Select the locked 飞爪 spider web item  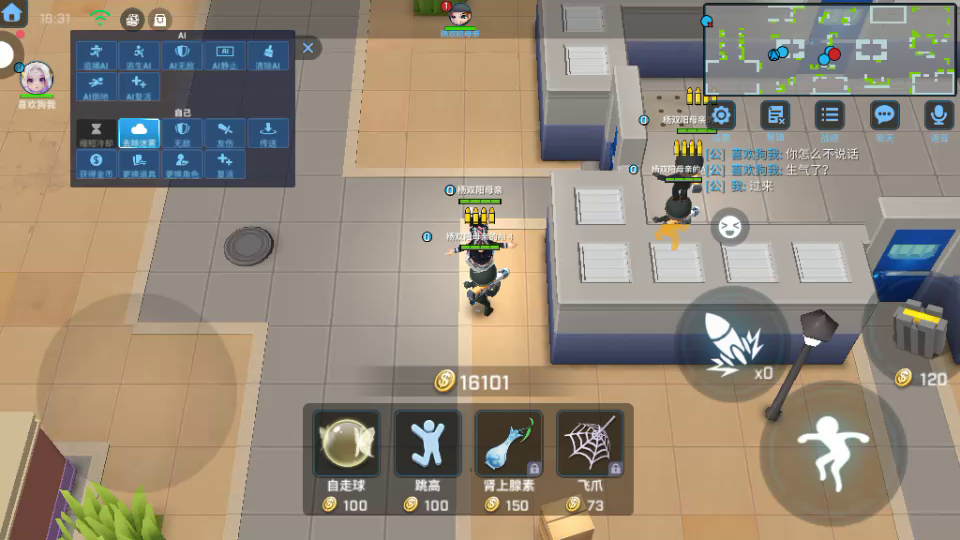(x=590, y=443)
